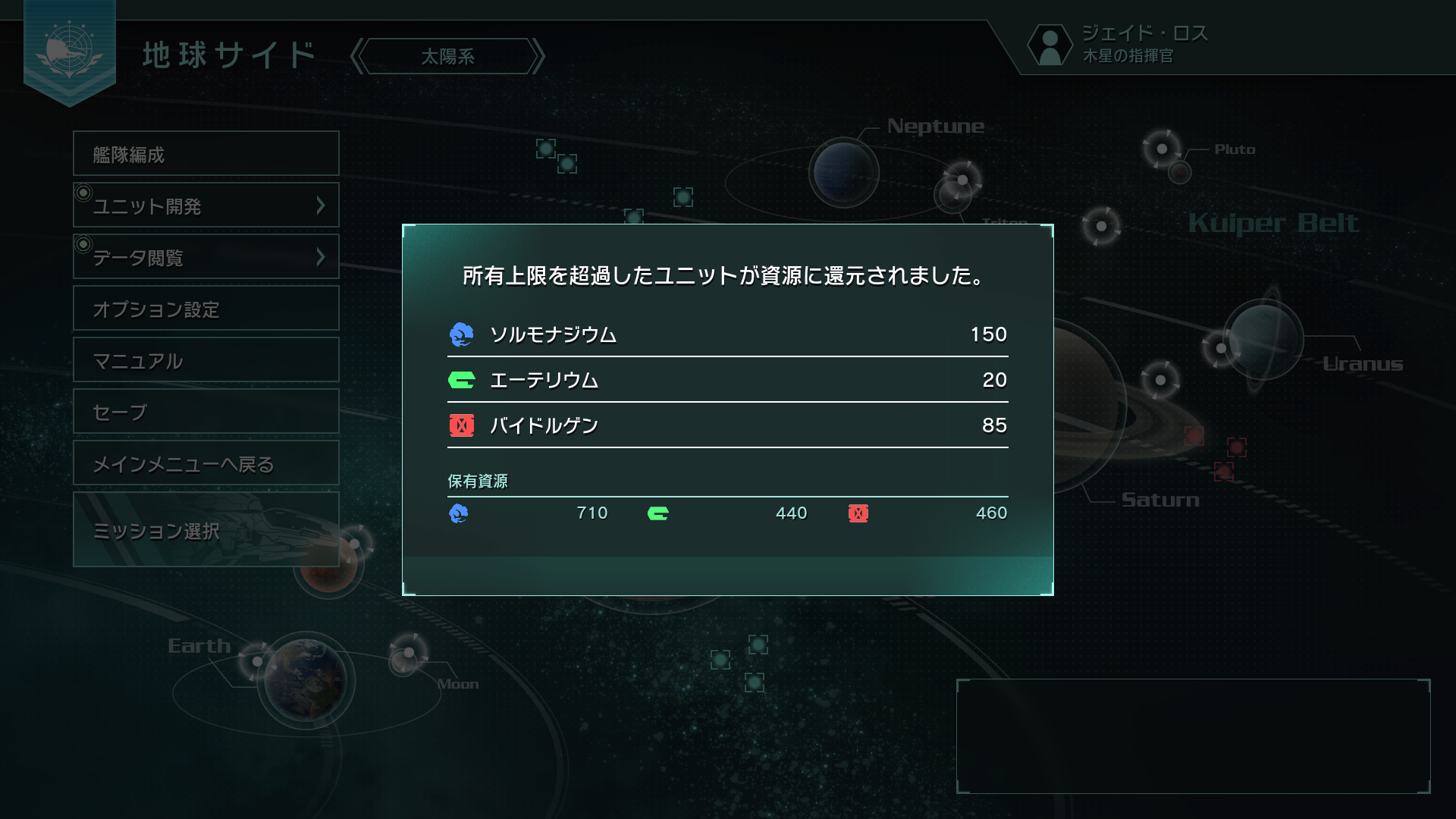1456x819 pixels.
Task: Expand the データ閲覧 submenu
Action: tap(322, 256)
